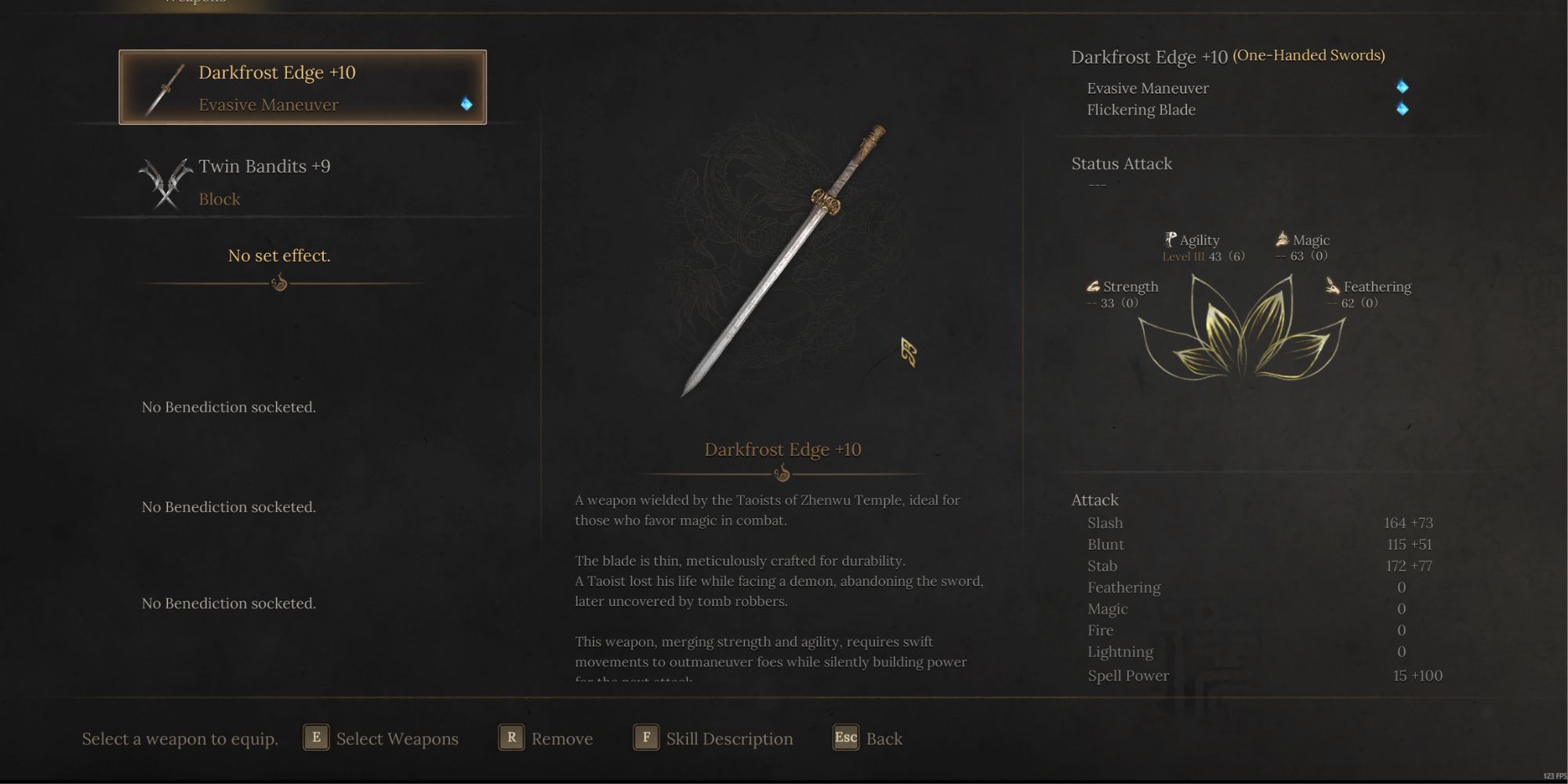
Task: Expand the Attack stats section
Action: click(1094, 499)
